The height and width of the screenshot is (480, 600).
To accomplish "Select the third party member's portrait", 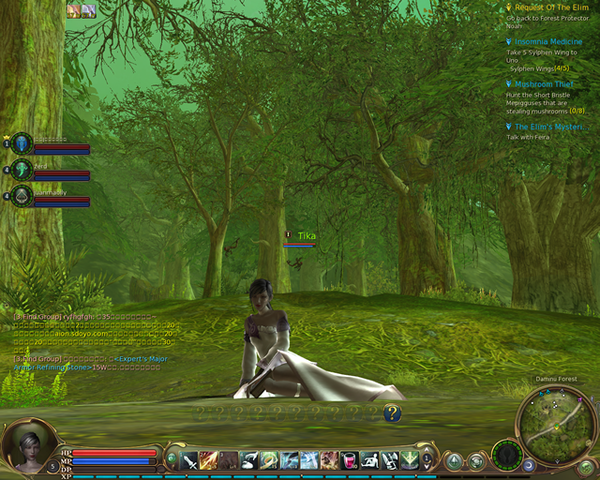I will click(x=22, y=196).
